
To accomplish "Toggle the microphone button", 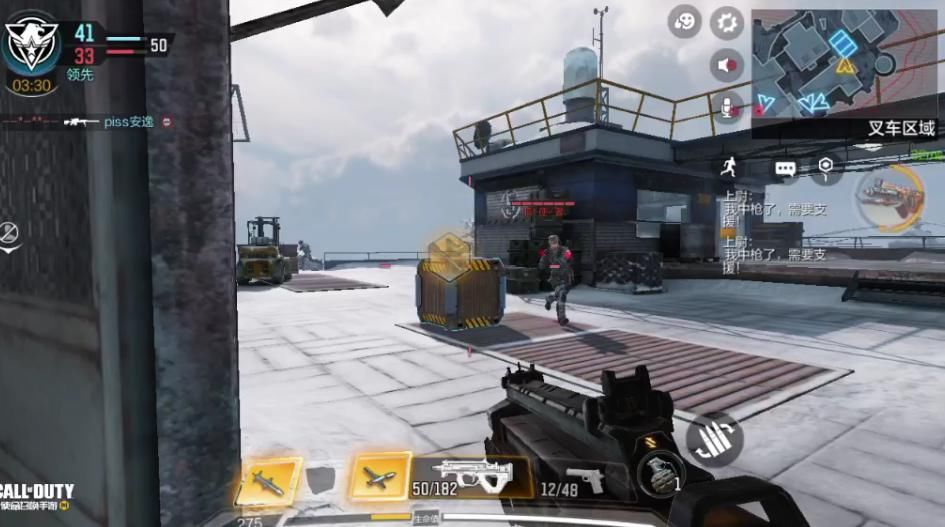I will coord(729,108).
